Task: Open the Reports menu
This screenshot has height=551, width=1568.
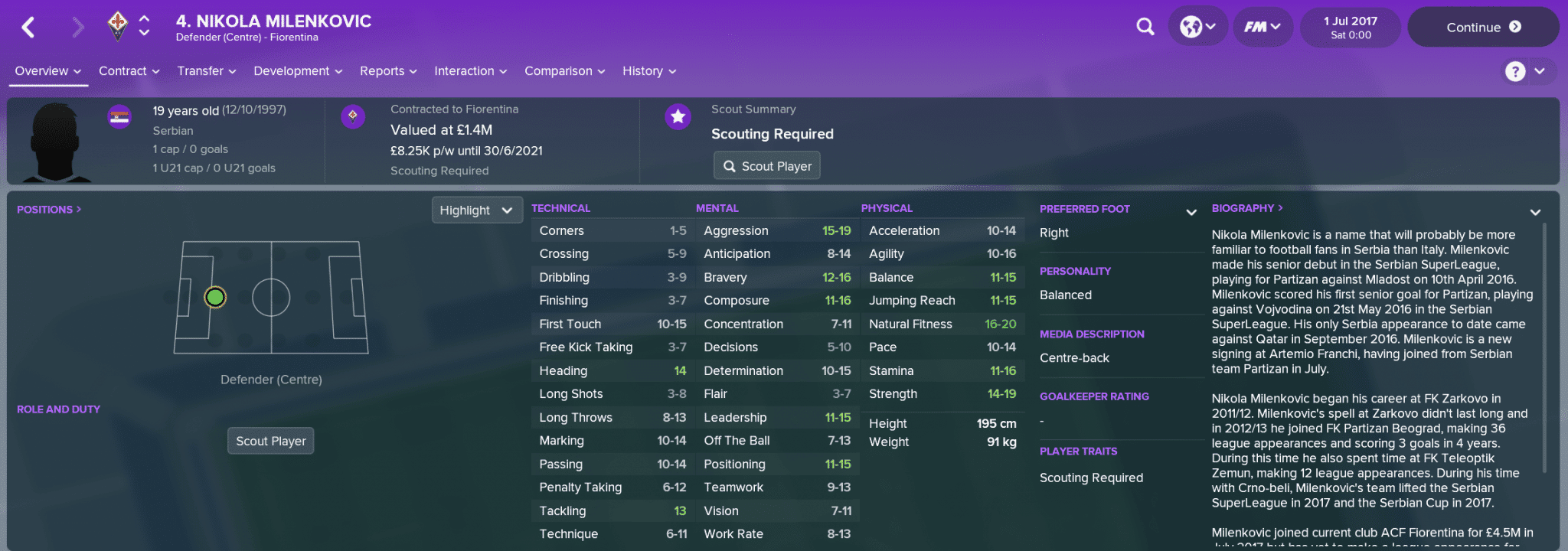Action: [x=387, y=71]
